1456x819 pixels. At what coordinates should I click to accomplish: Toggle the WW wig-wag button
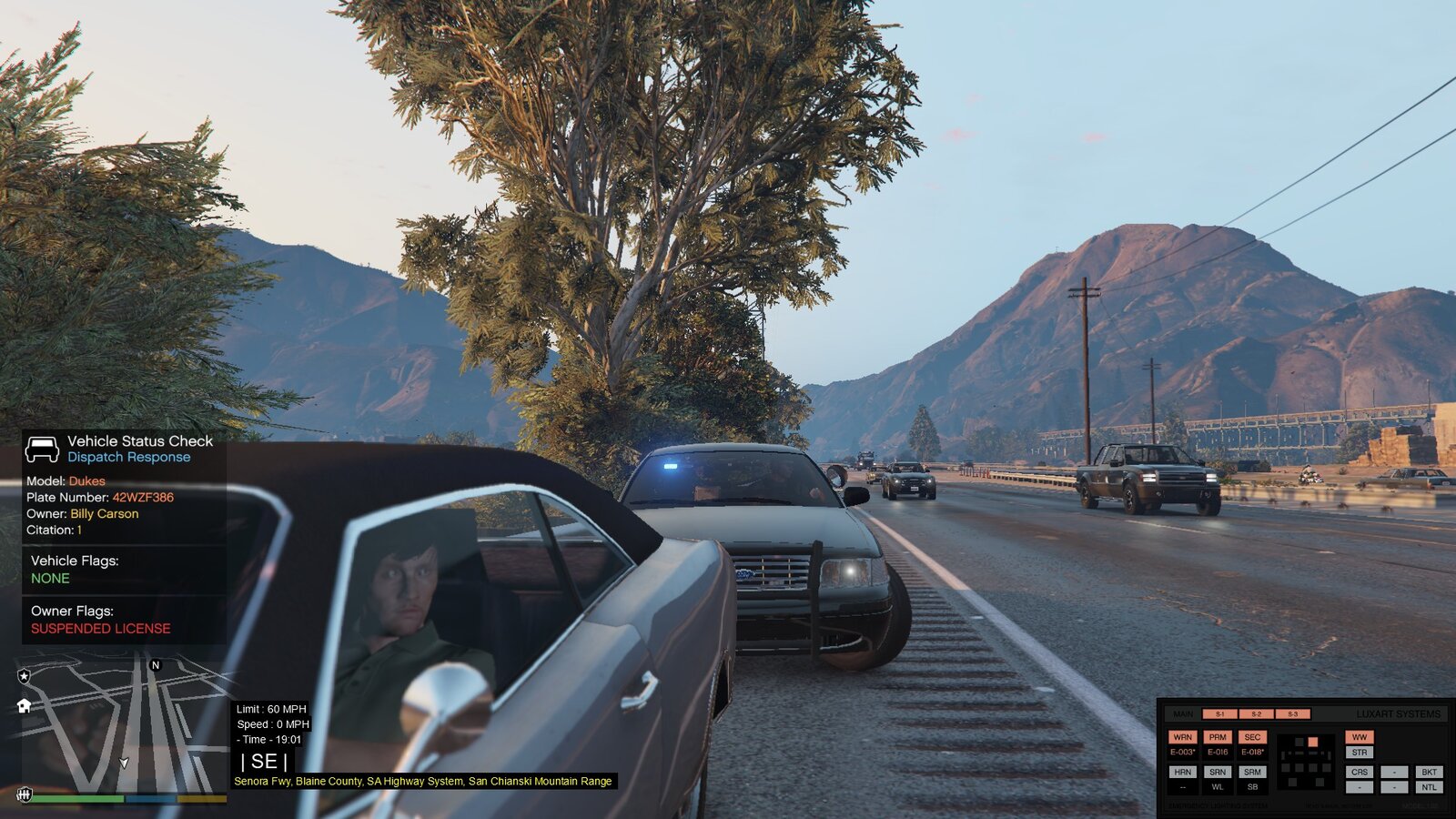[1360, 737]
